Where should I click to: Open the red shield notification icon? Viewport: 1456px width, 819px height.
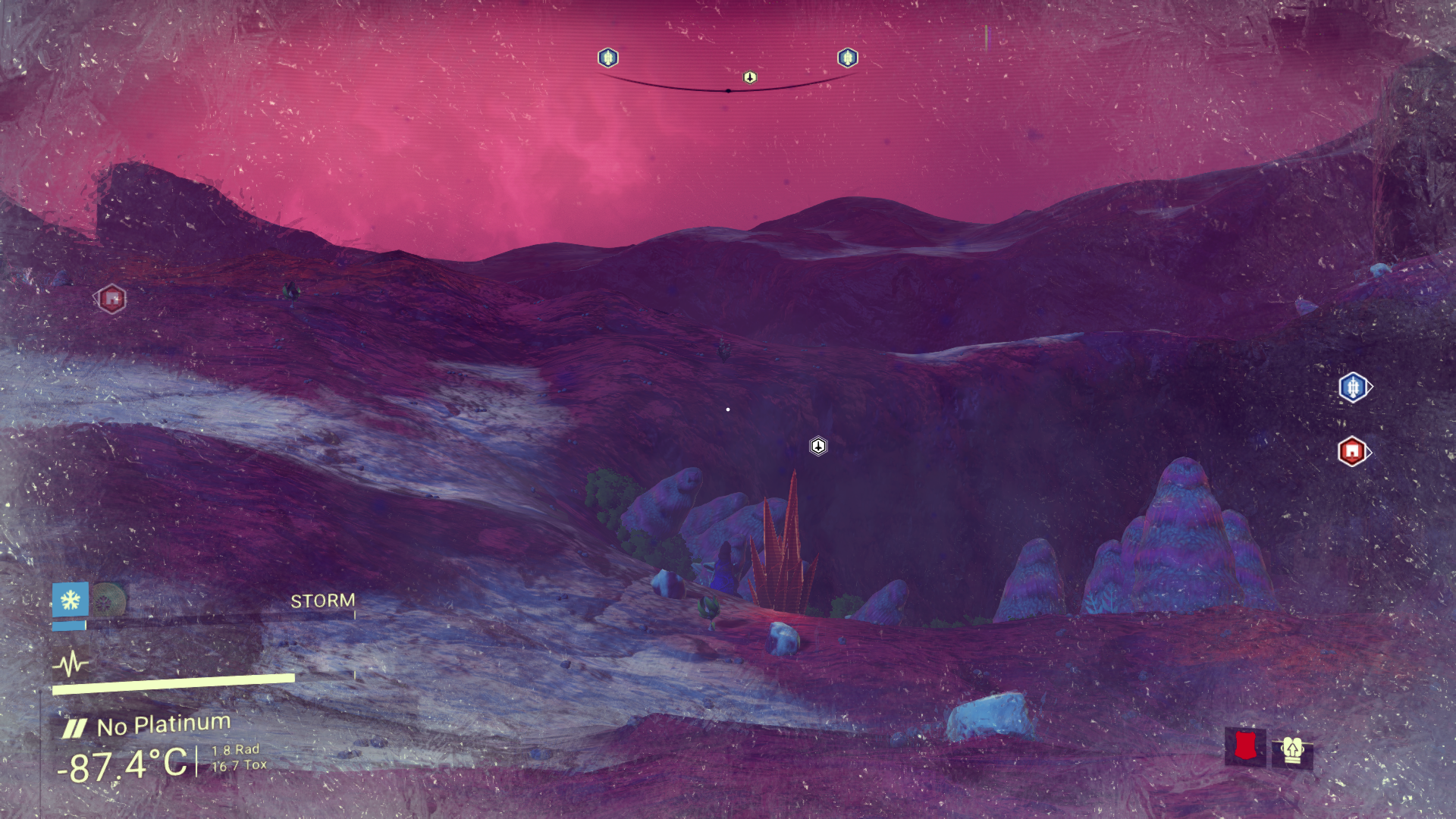point(1245,747)
